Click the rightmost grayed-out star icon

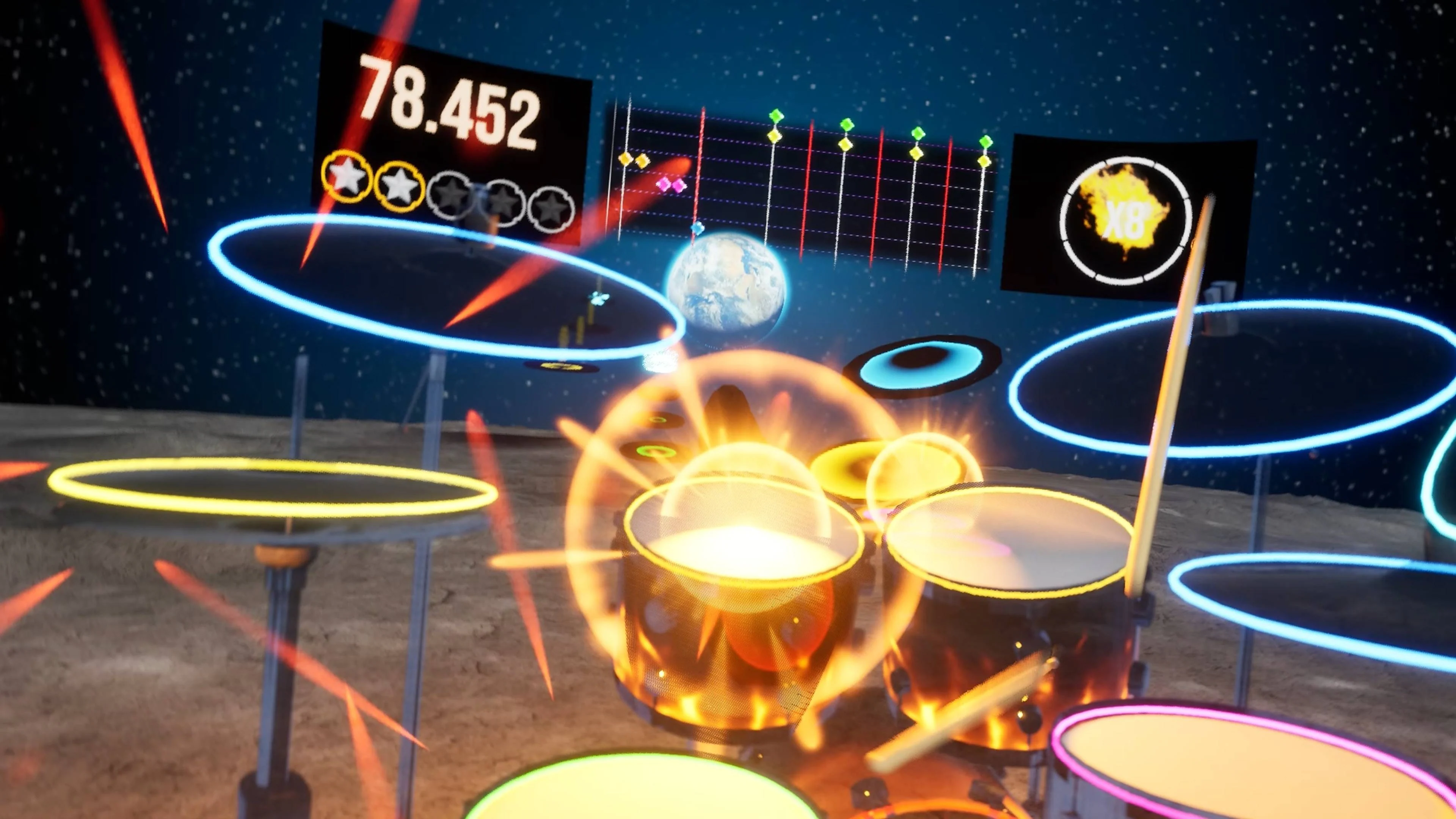[x=552, y=209]
